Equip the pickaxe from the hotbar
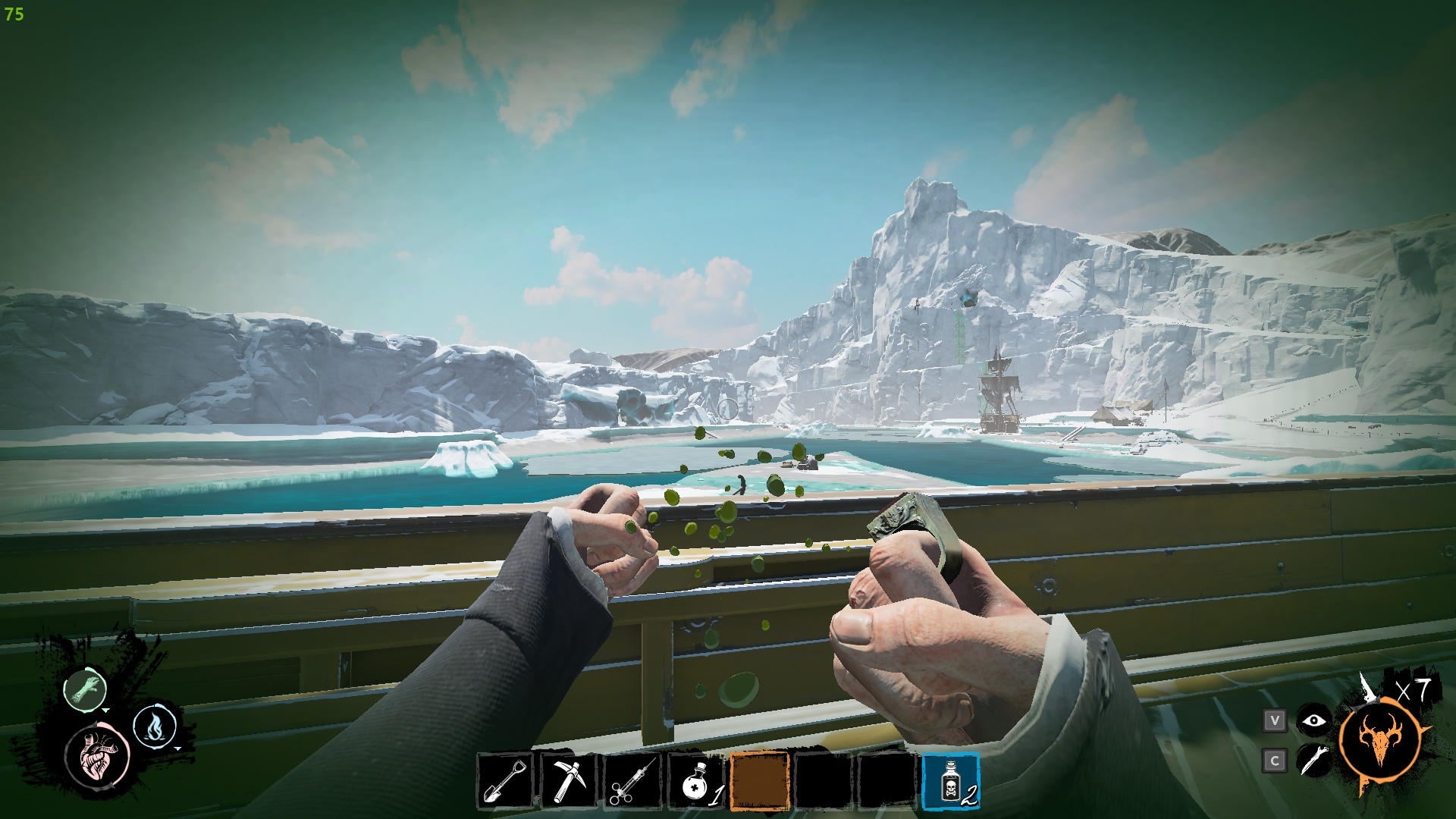 569,781
